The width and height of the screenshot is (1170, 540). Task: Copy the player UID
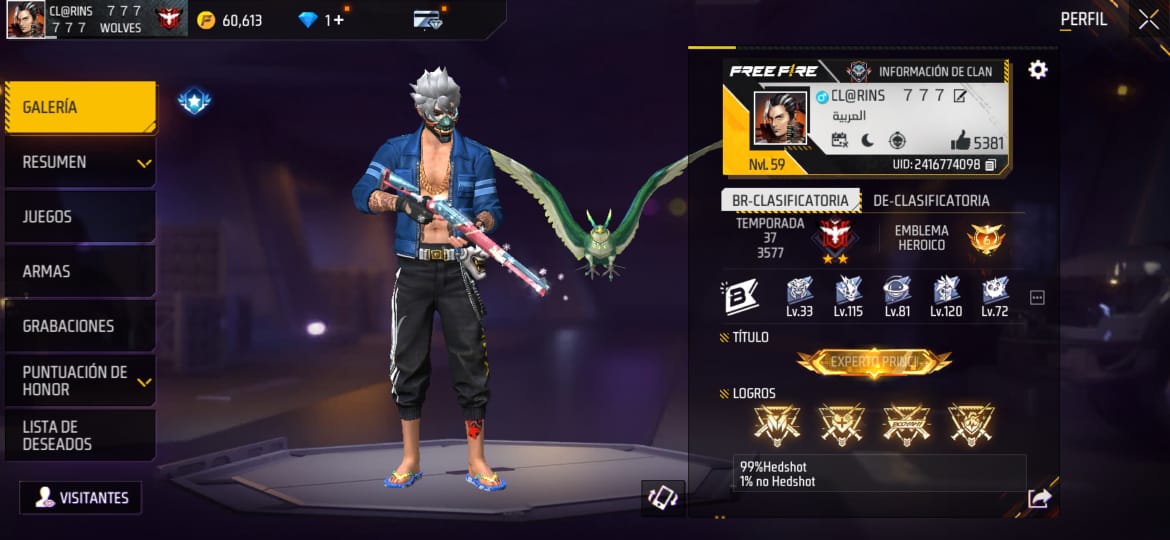click(x=991, y=164)
